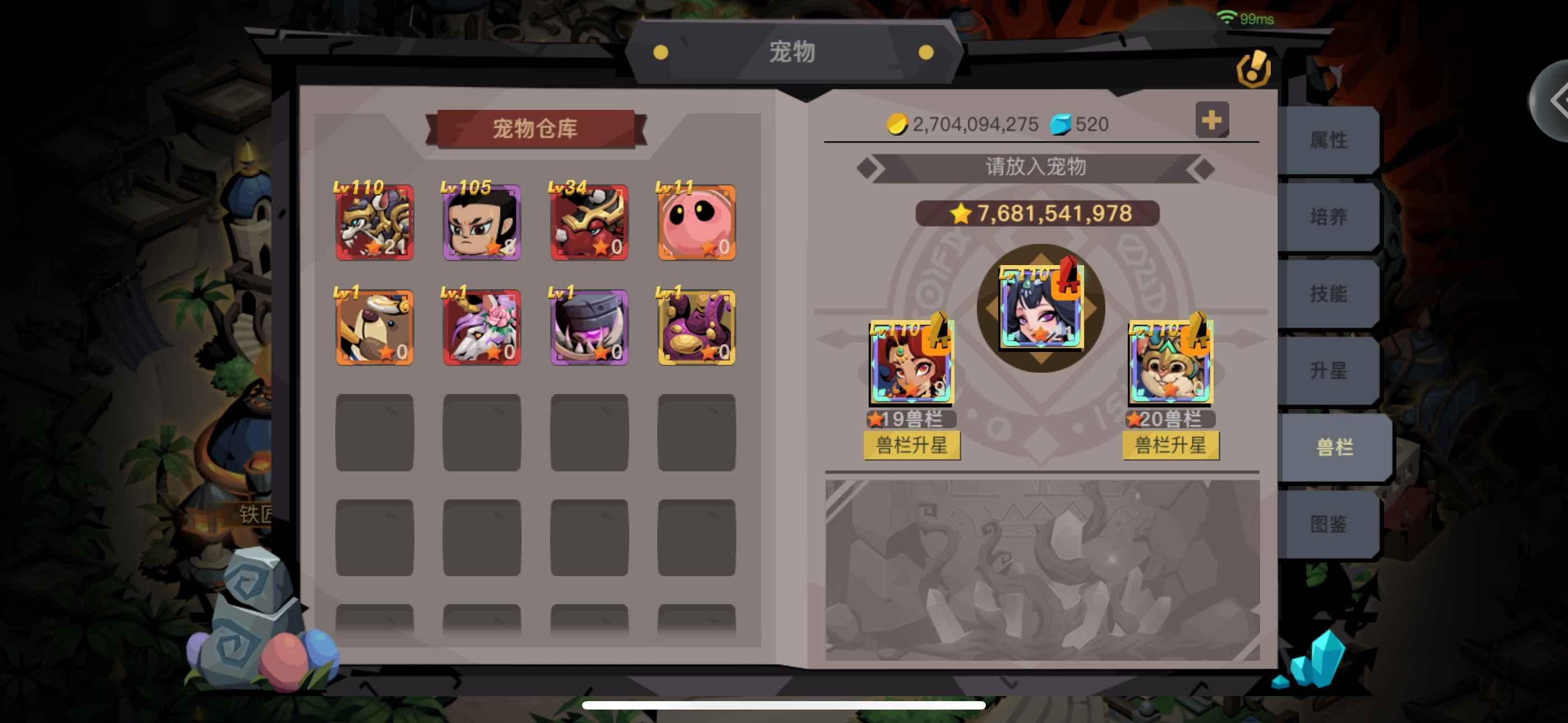Open the help icon at top right
Screen dimensions: 1568x723
click(1253, 68)
